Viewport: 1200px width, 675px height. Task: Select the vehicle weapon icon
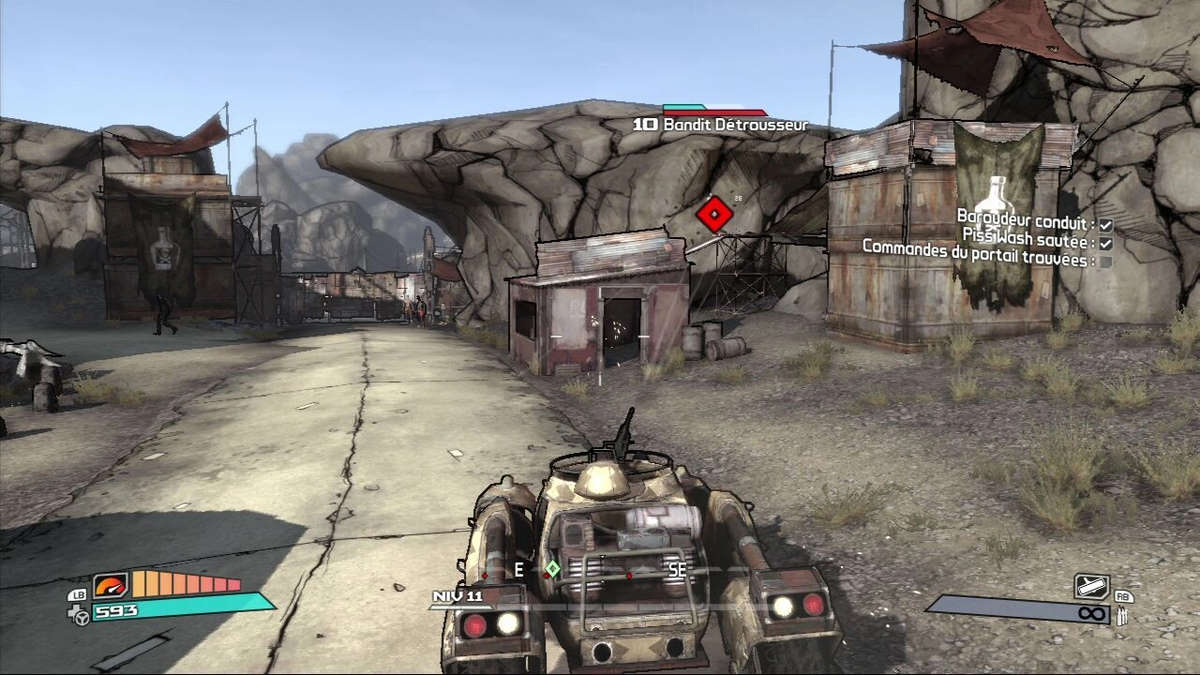tap(1091, 585)
